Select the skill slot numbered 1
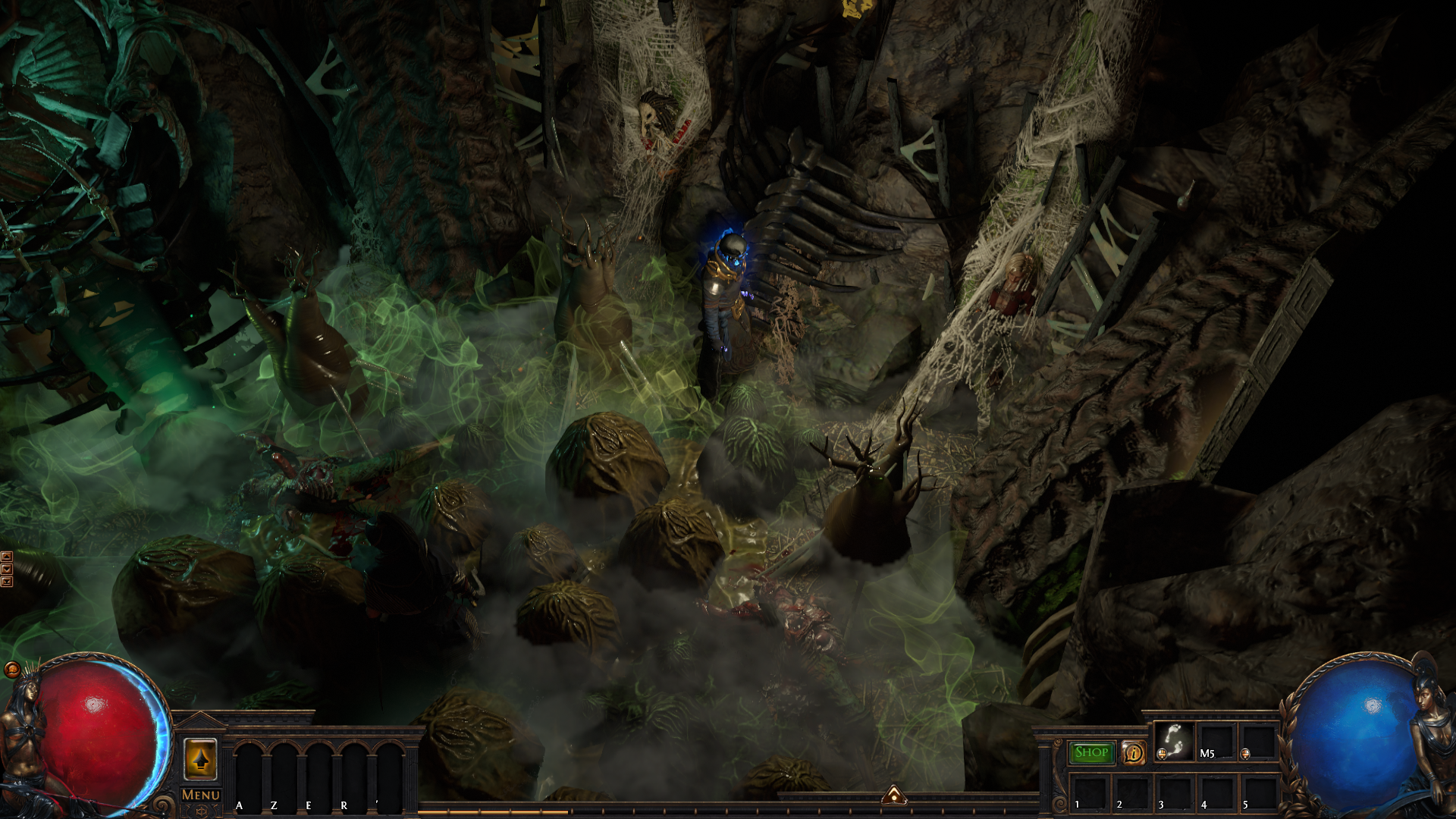This screenshot has height=819, width=1456. click(1089, 792)
